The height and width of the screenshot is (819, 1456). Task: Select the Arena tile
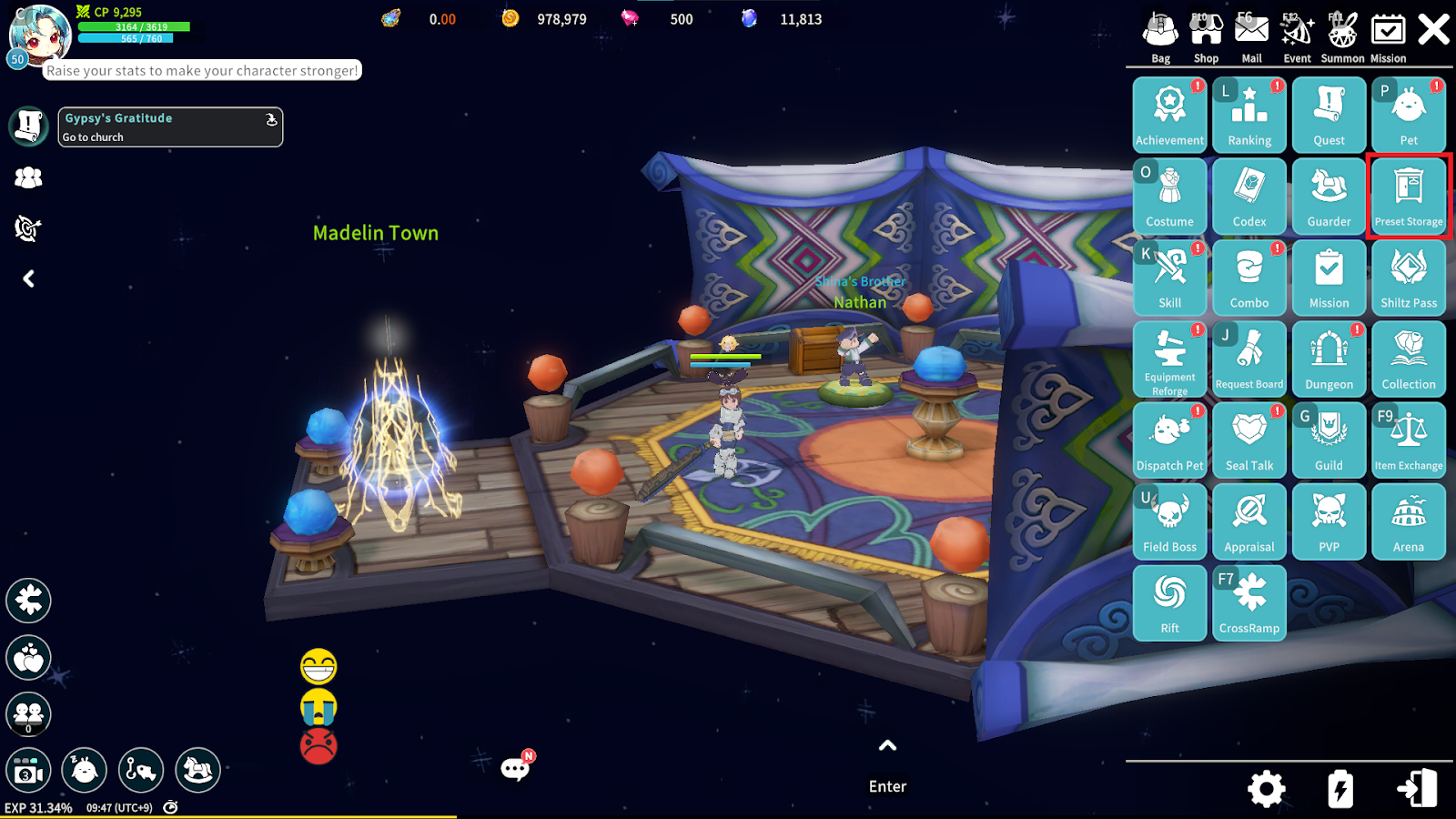tap(1409, 521)
